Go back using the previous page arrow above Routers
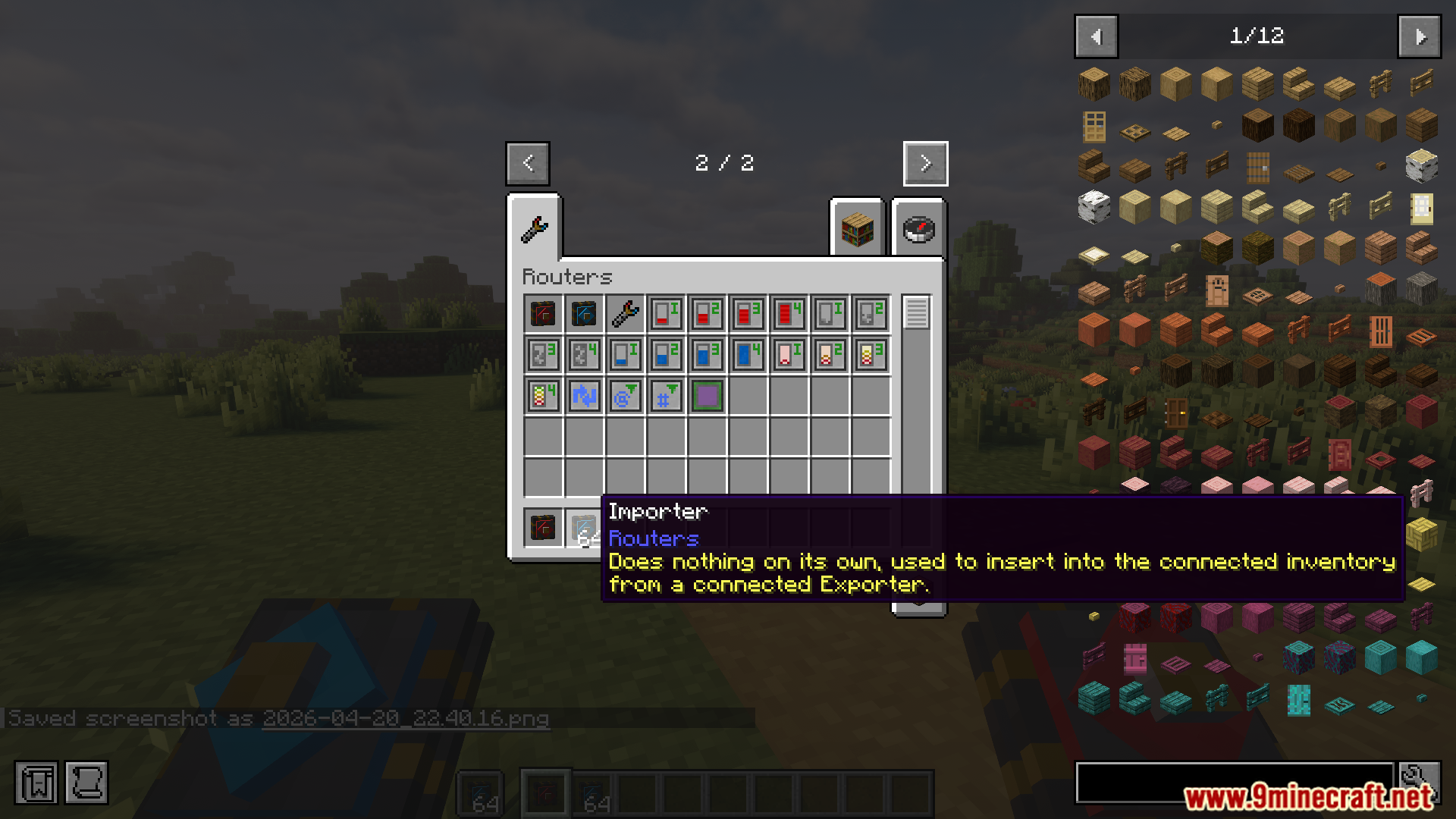 528,163
